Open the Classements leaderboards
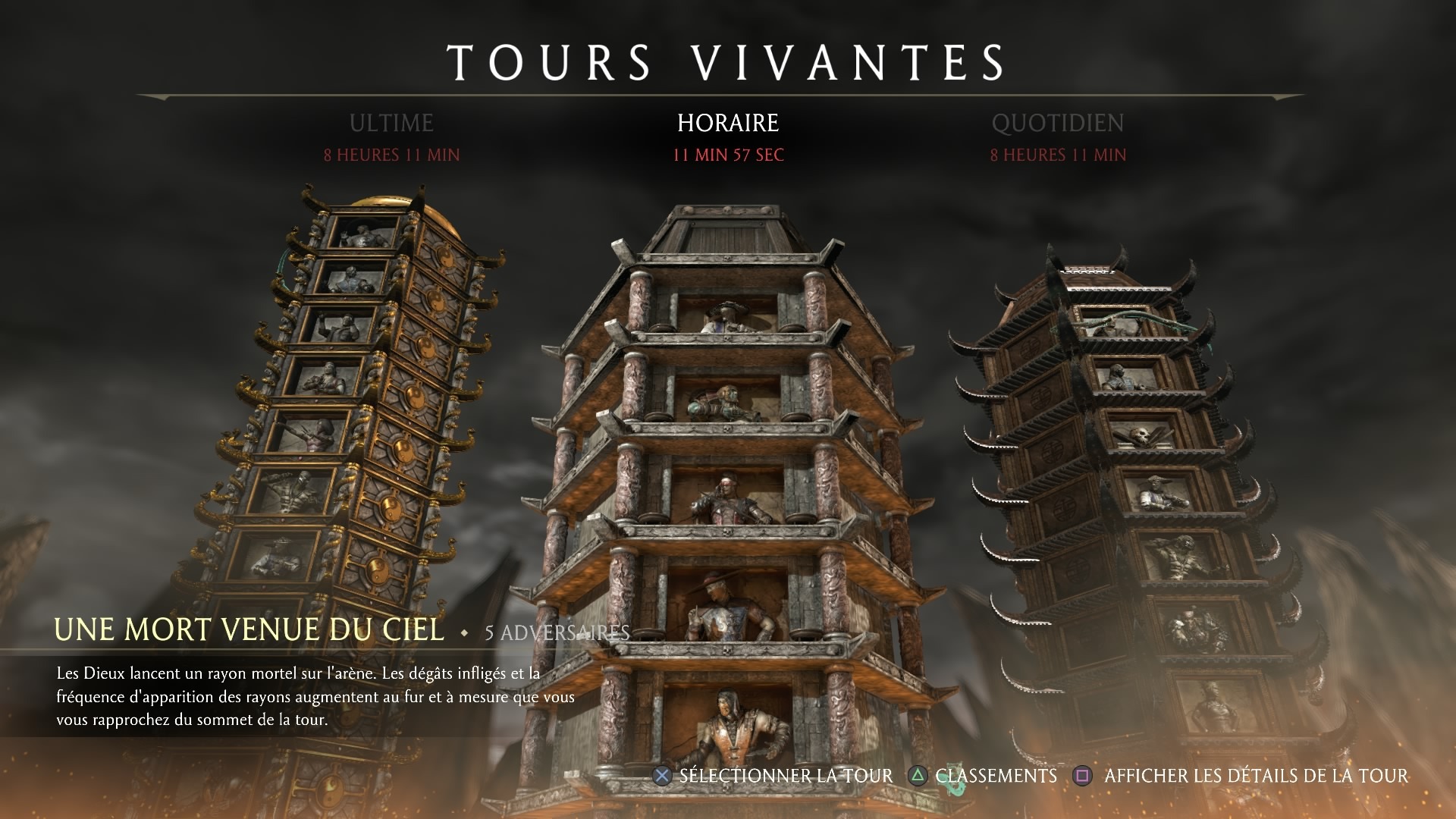This screenshot has height=819, width=1456. click(x=984, y=776)
